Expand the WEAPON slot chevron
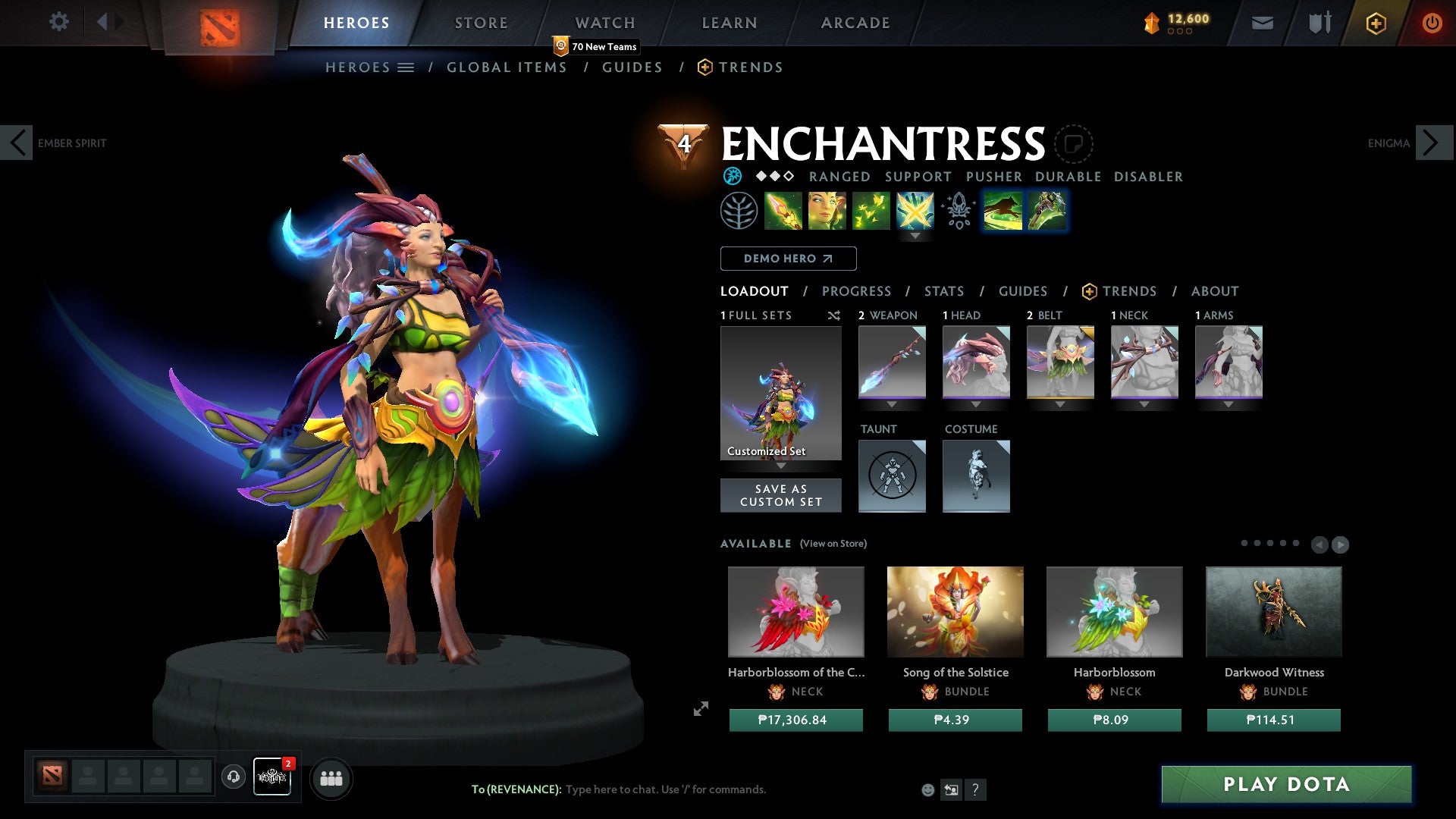 [892, 405]
